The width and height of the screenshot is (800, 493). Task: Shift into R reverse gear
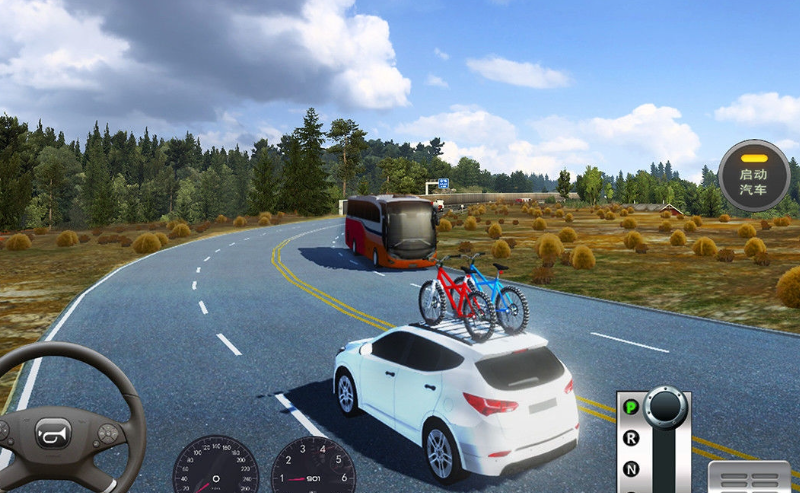tap(631, 438)
